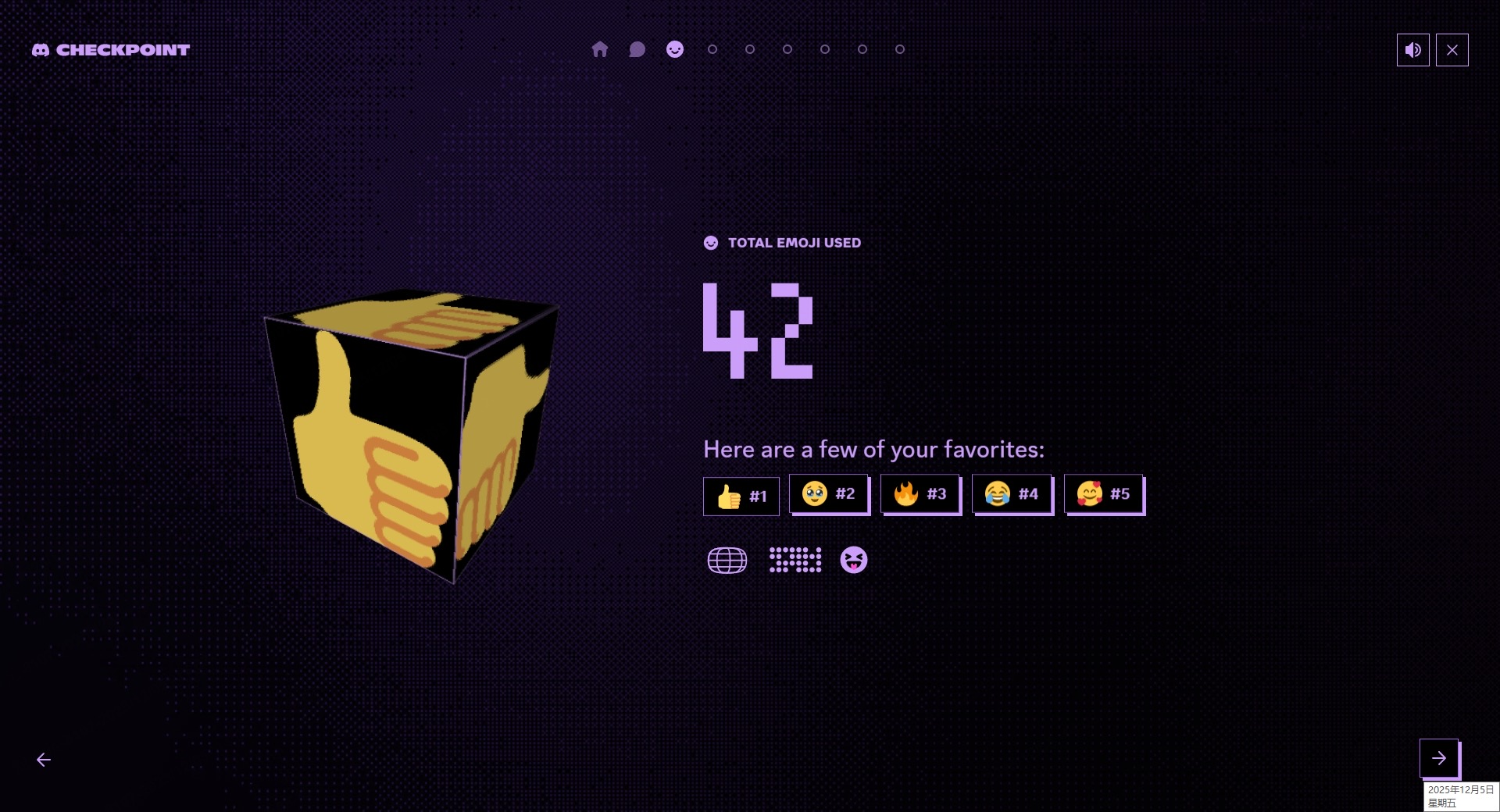Jump to the chat bubble step
Screen dimensions: 1500x812
coord(637,49)
